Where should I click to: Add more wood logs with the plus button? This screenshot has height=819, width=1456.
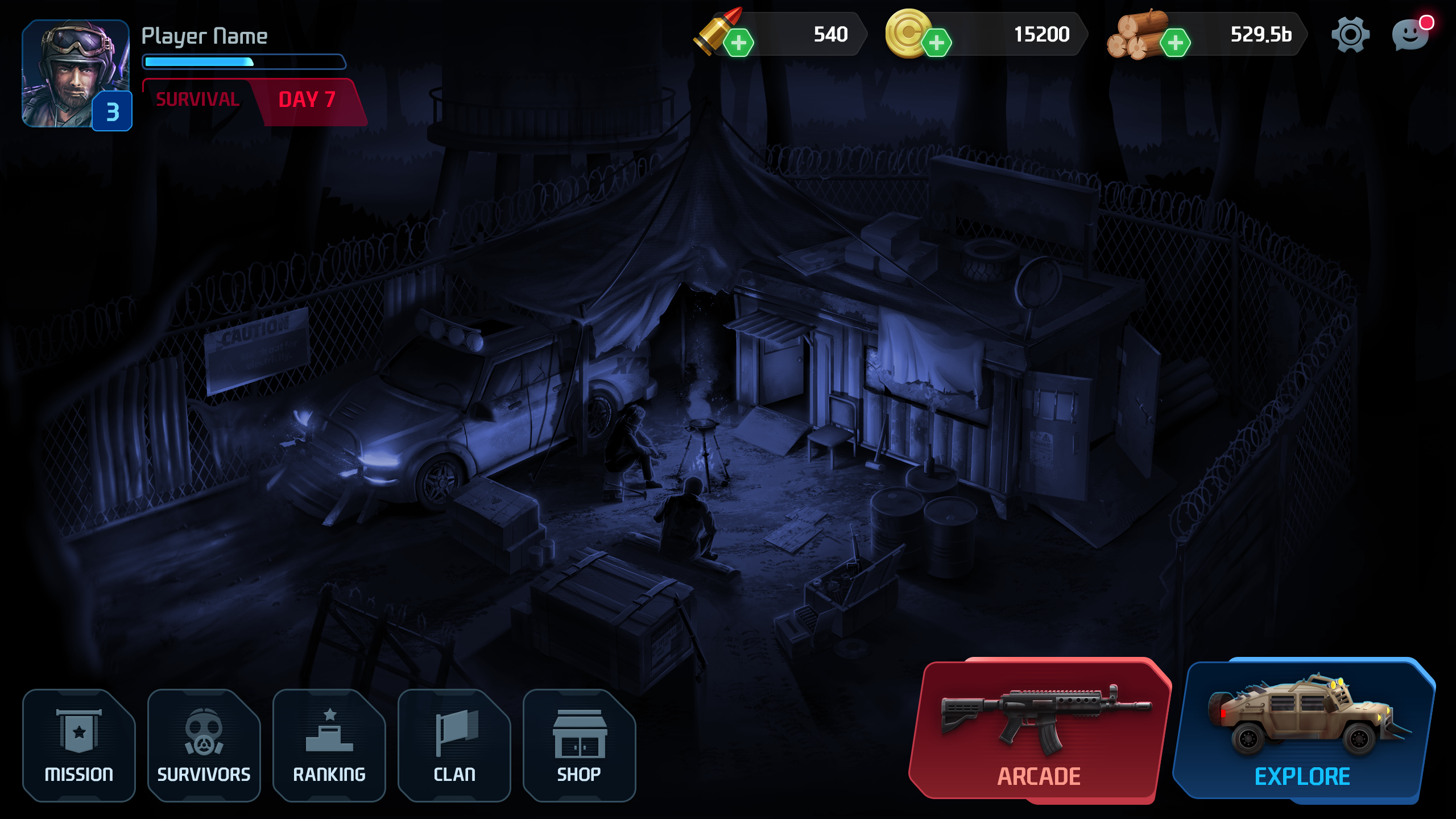tap(1175, 43)
